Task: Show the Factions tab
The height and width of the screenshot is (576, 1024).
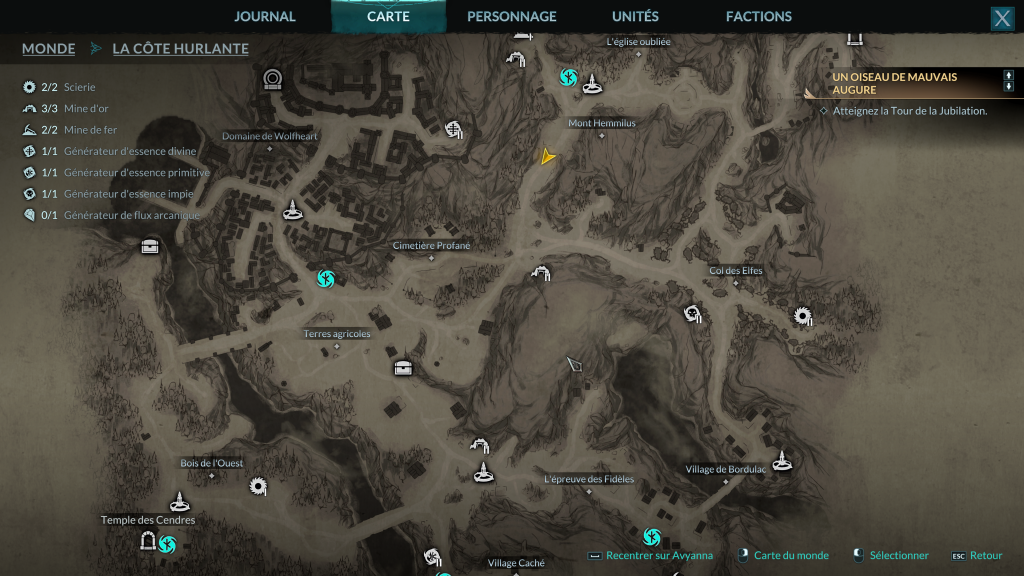Action: [x=758, y=16]
